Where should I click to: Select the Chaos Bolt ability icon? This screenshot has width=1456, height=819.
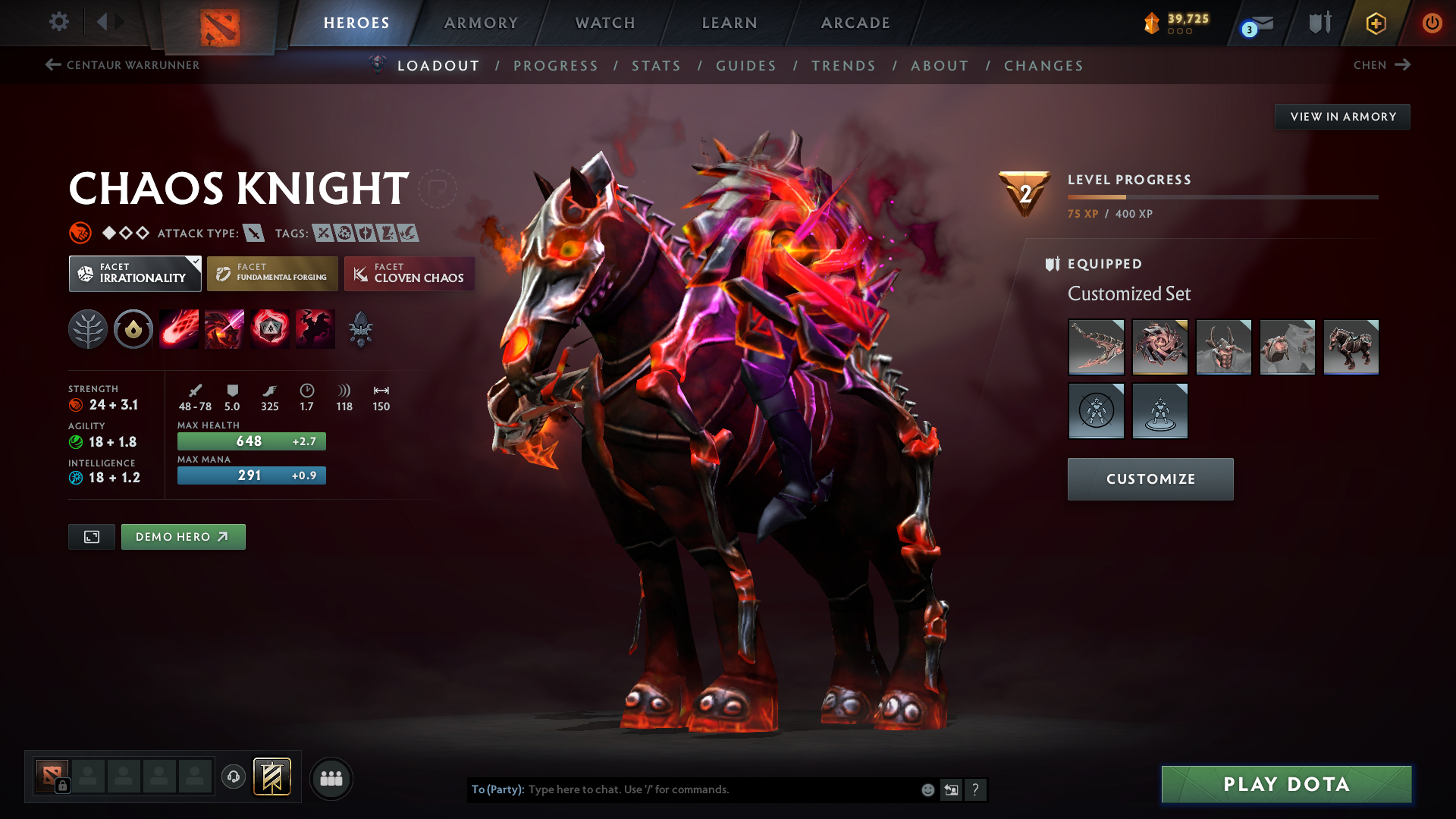pos(179,328)
